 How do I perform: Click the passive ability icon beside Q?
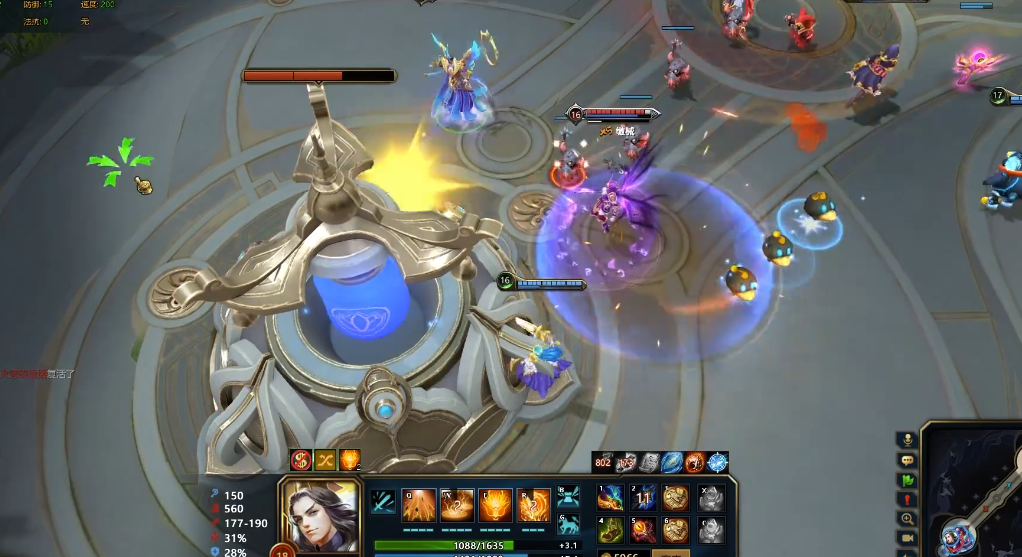click(382, 501)
